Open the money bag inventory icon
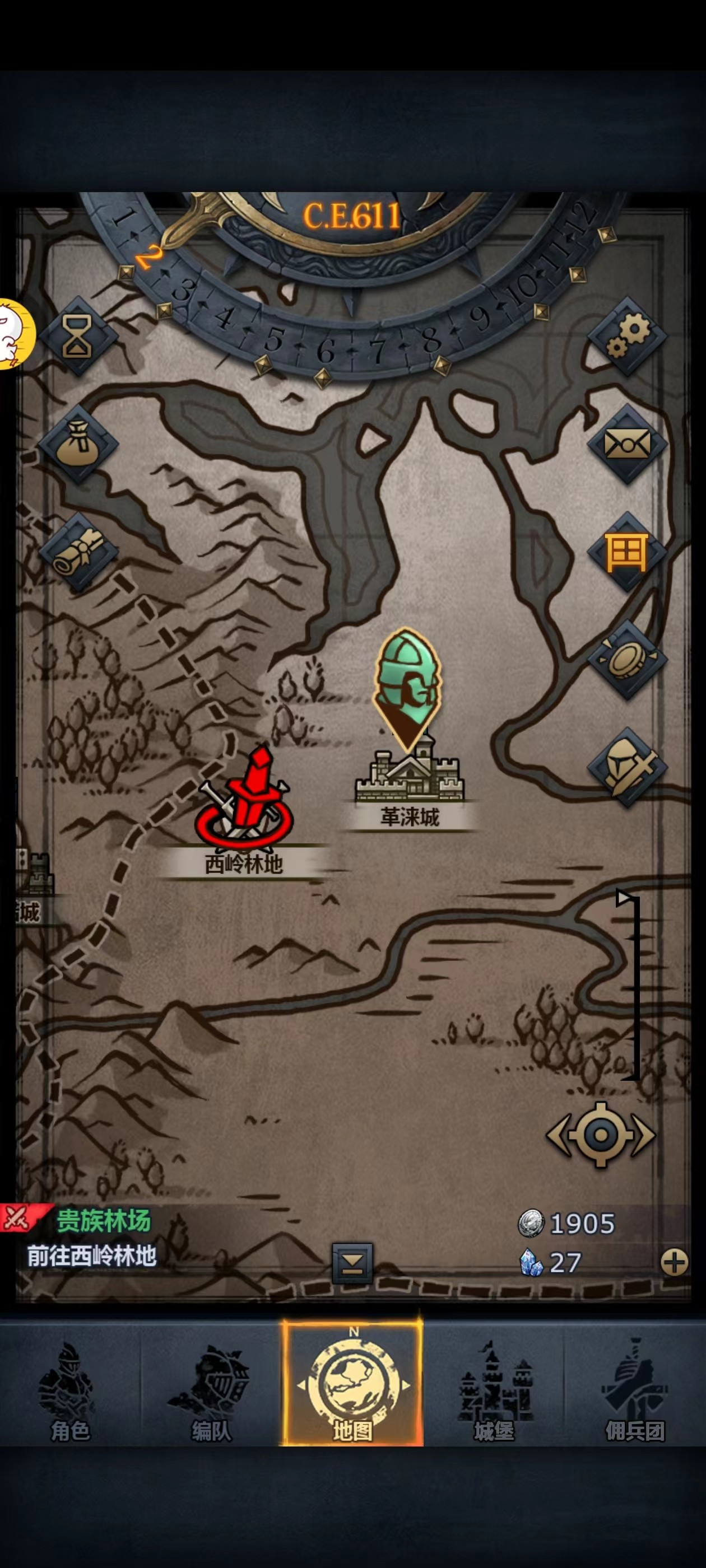This screenshot has width=706, height=1568. point(77,444)
